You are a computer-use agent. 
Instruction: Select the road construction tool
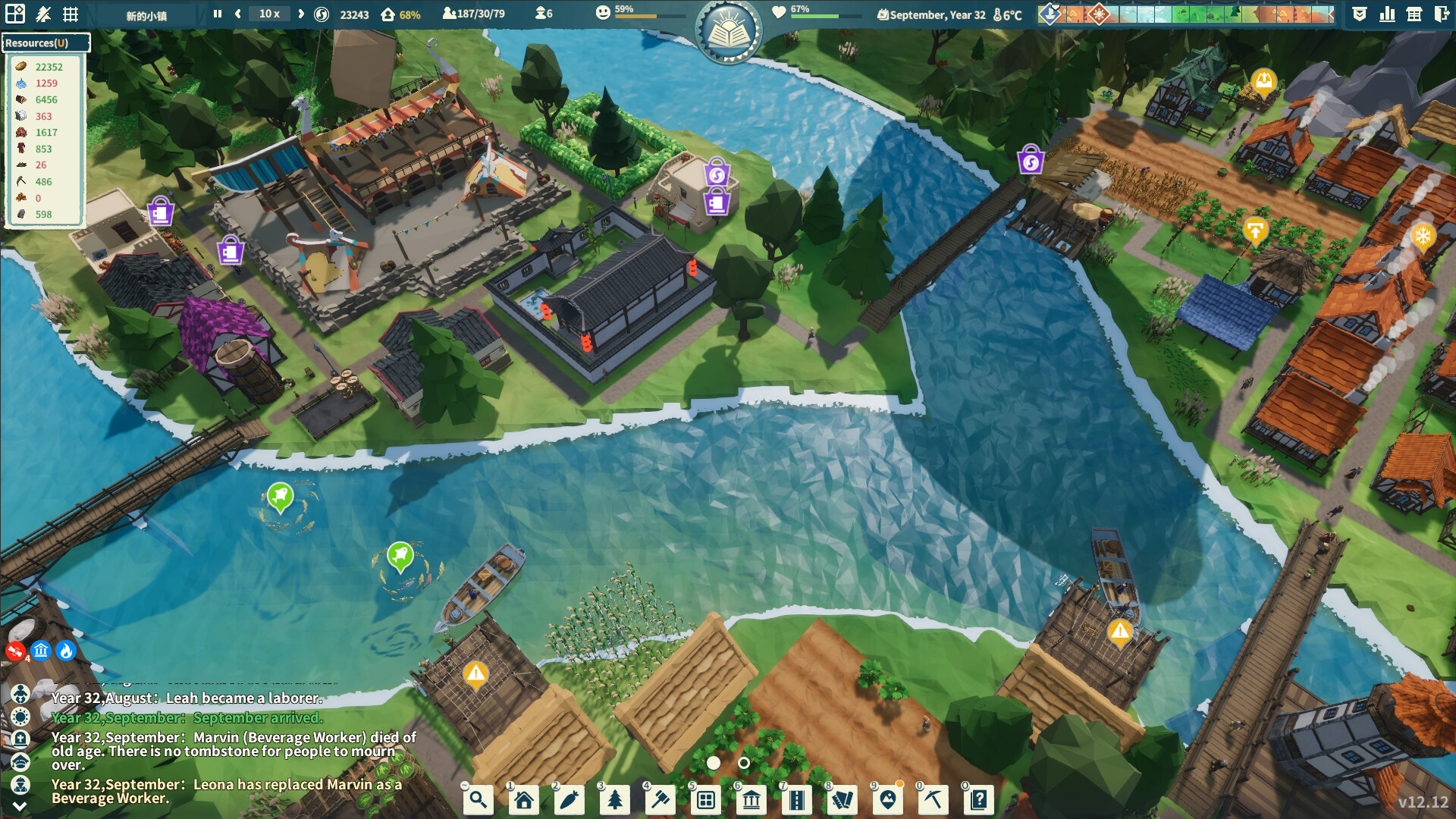point(797,799)
